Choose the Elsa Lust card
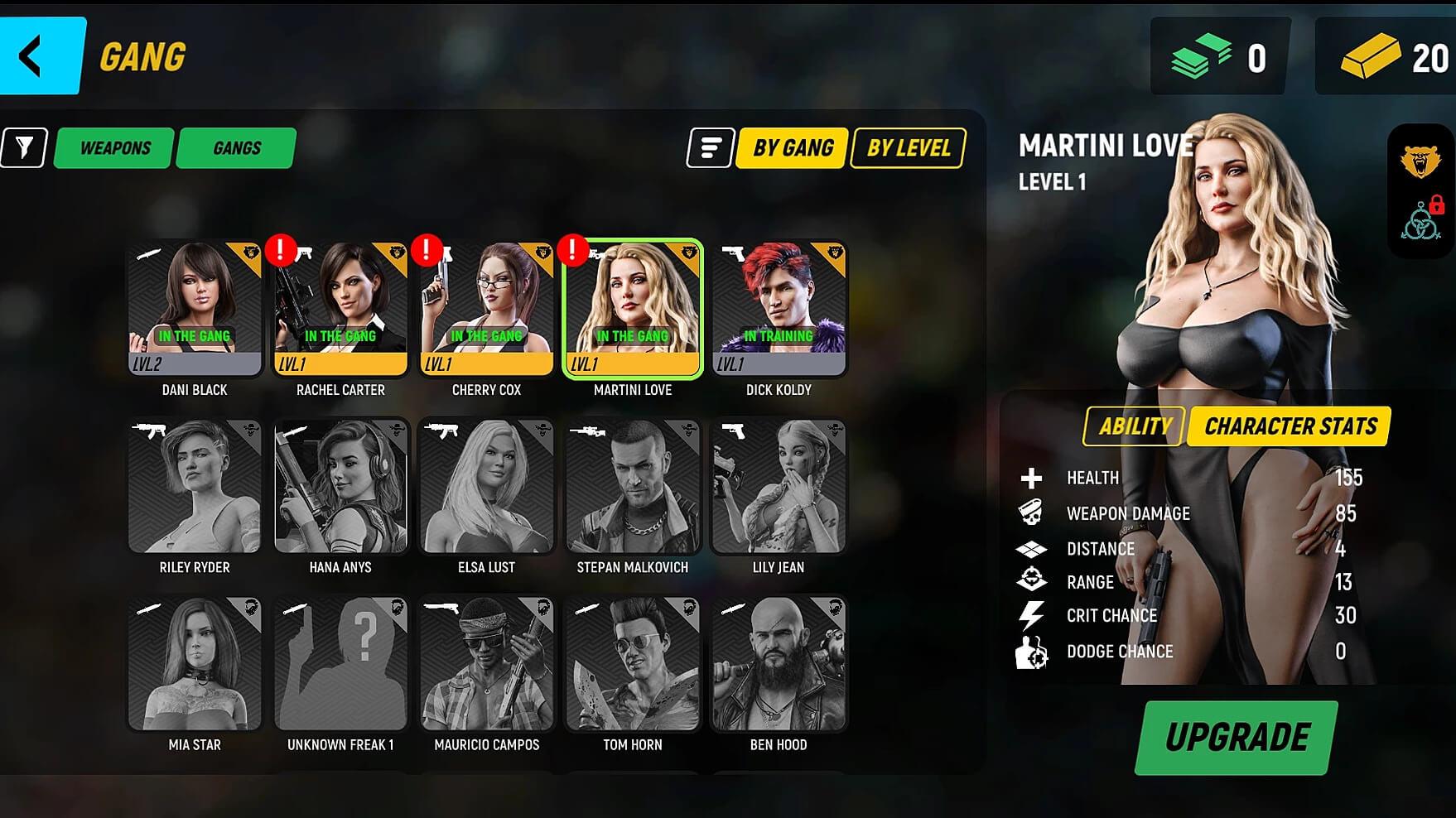 (486, 487)
